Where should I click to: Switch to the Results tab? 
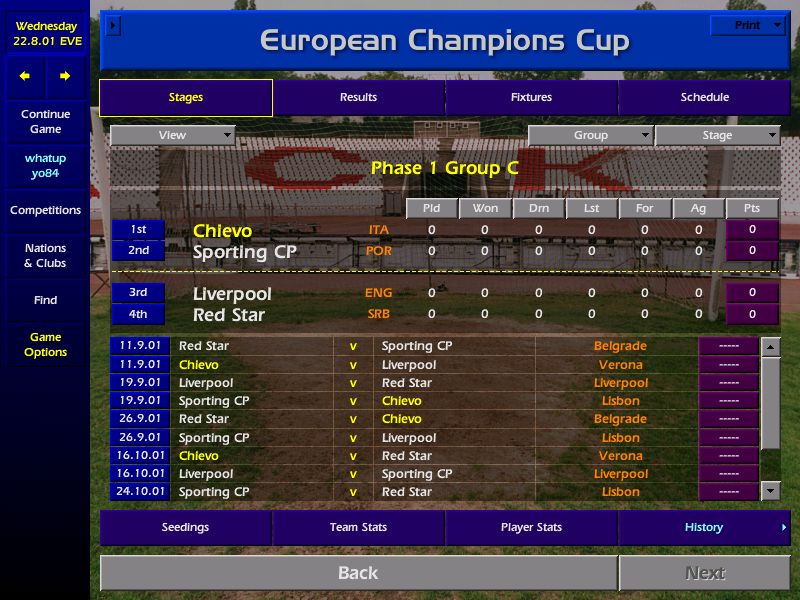pos(358,98)
